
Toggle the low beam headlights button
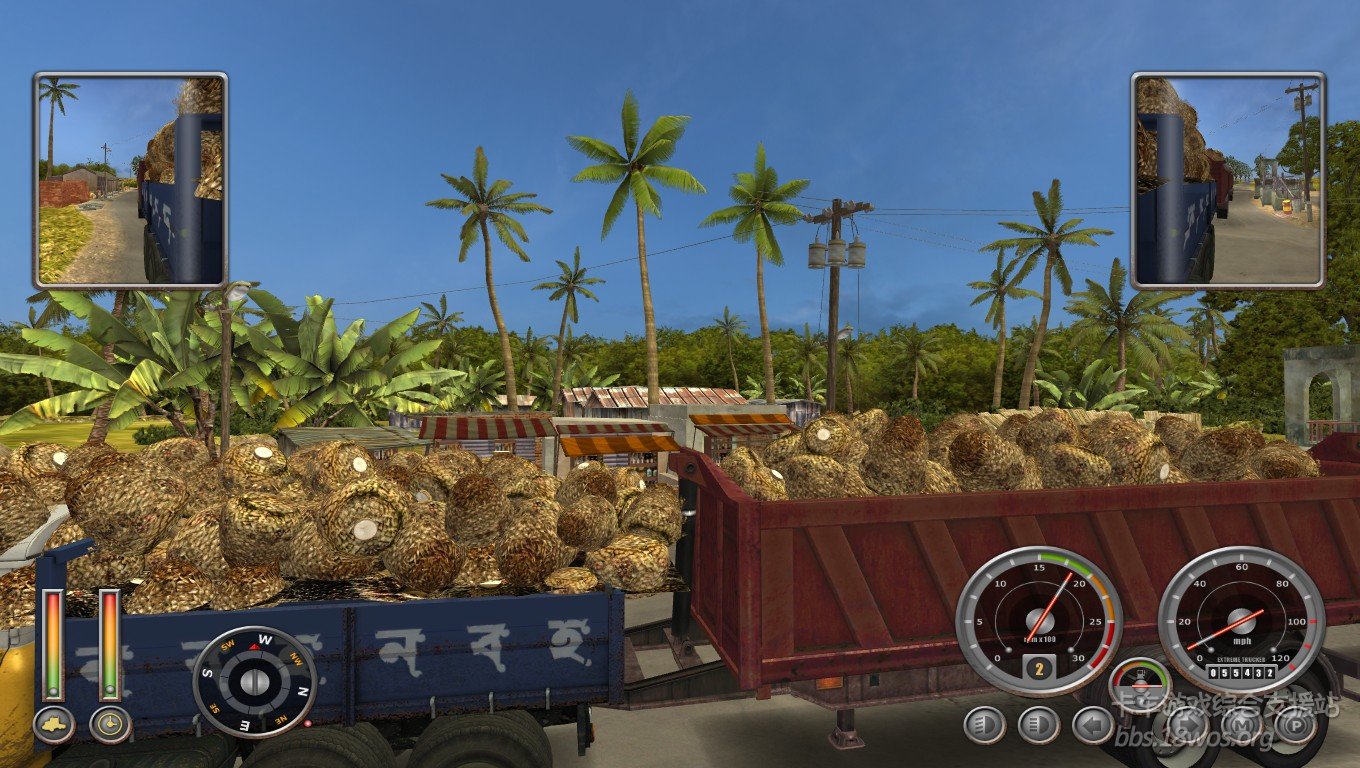coord(985,725)
